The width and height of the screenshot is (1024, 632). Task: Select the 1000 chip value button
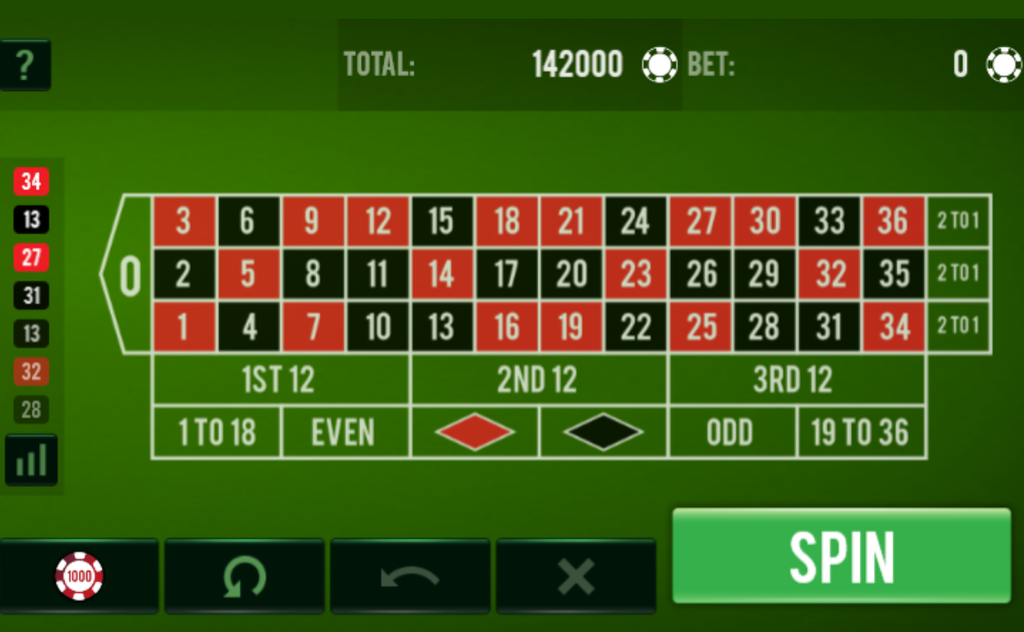(79, 576)
